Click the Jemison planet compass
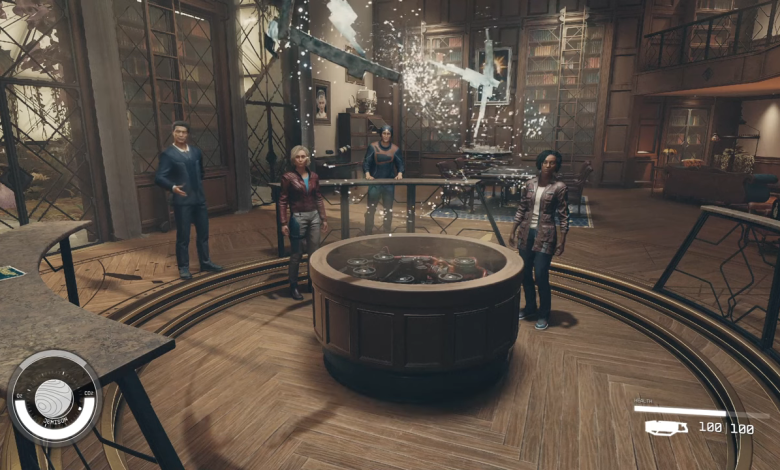The image size is (780, 470). pos(54,397)
